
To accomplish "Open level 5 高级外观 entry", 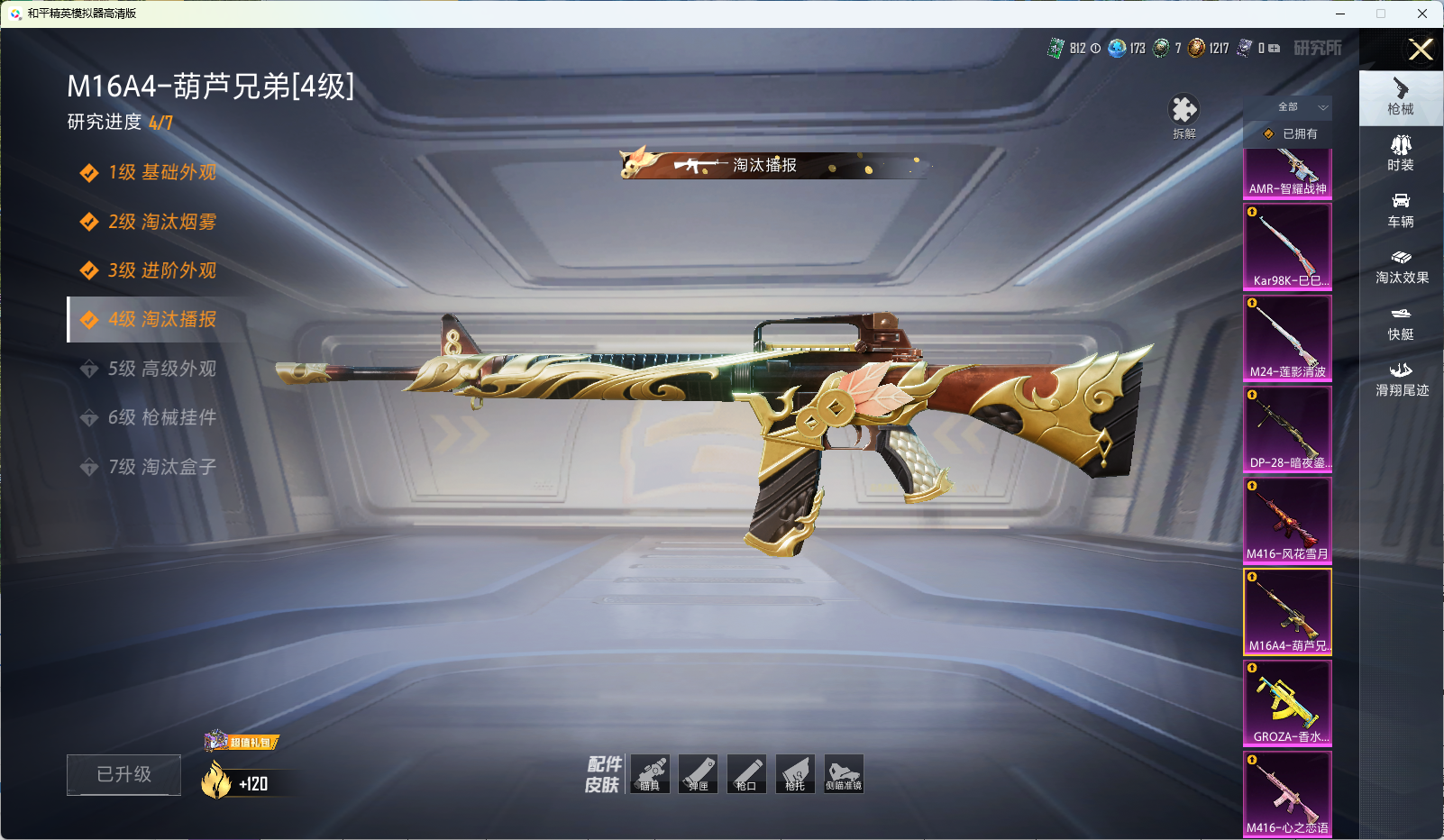I will point(162,369).
